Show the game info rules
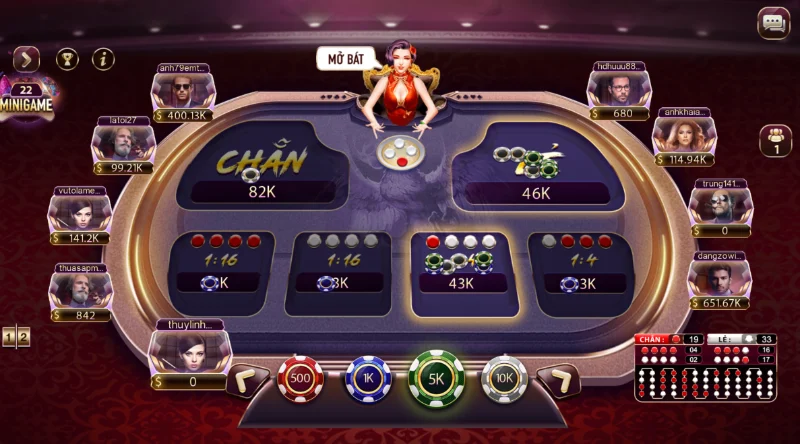Screen dimensions: 800x444 pos(103,59)
